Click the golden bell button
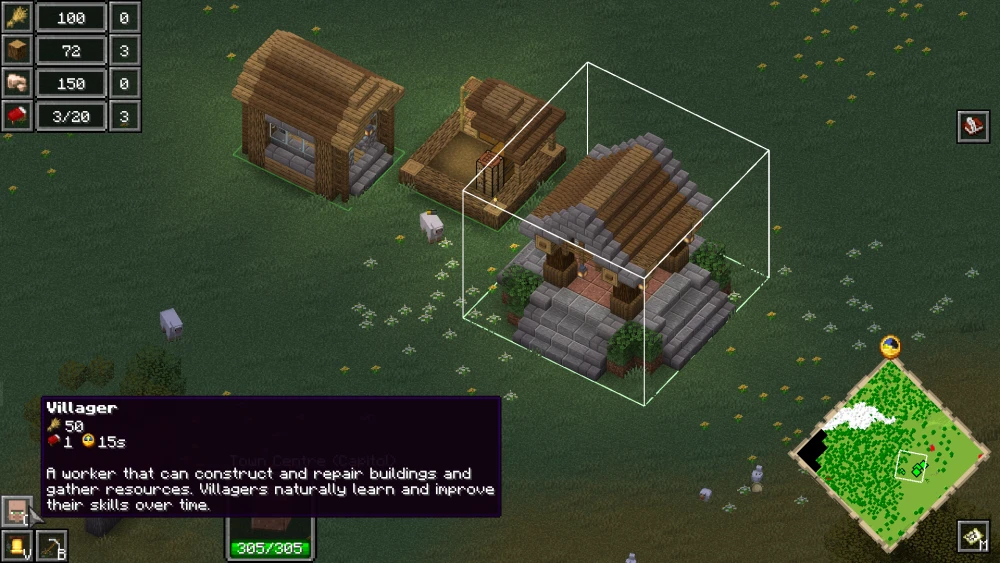1000x563 pixels. coord(17,546)
